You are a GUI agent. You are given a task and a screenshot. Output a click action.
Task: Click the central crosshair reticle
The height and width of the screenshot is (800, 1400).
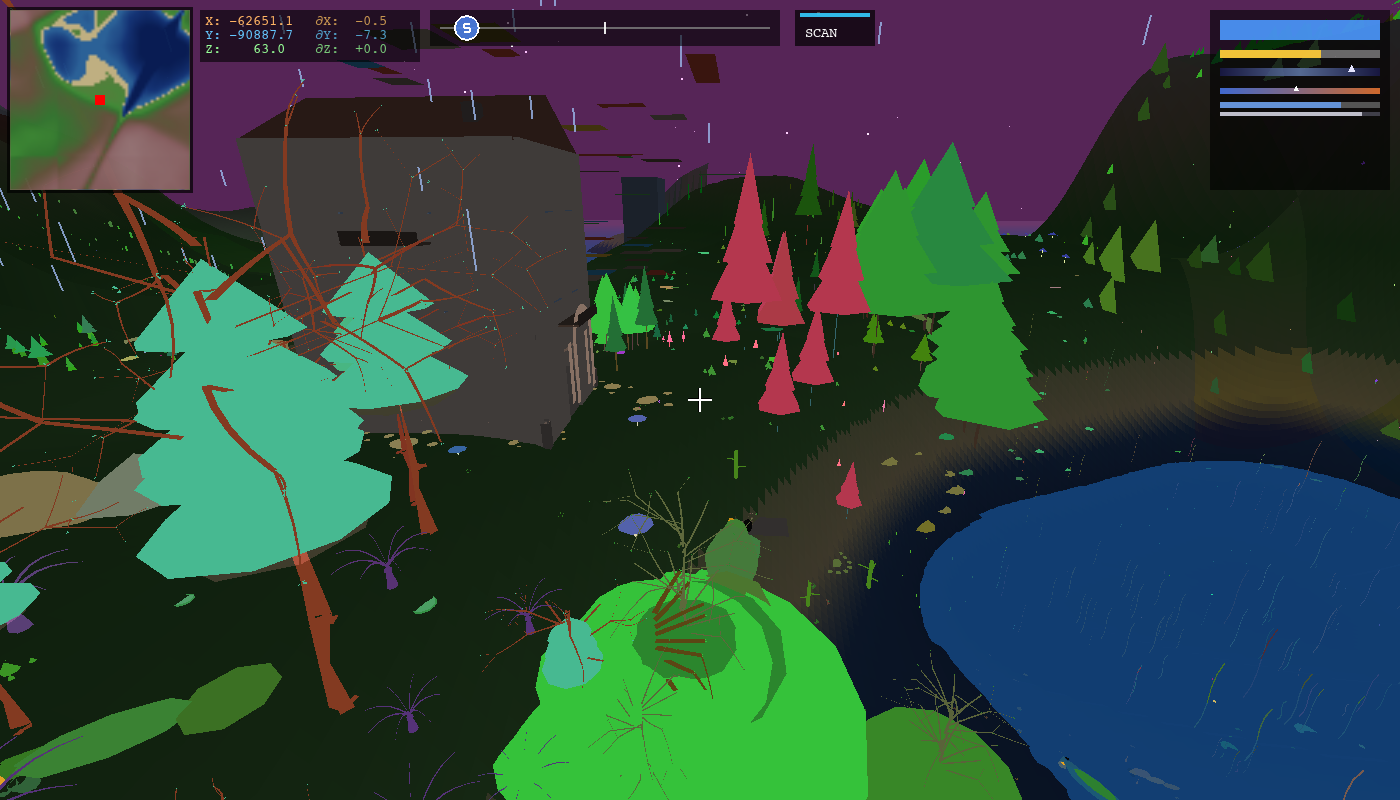(x=700, y=399)
